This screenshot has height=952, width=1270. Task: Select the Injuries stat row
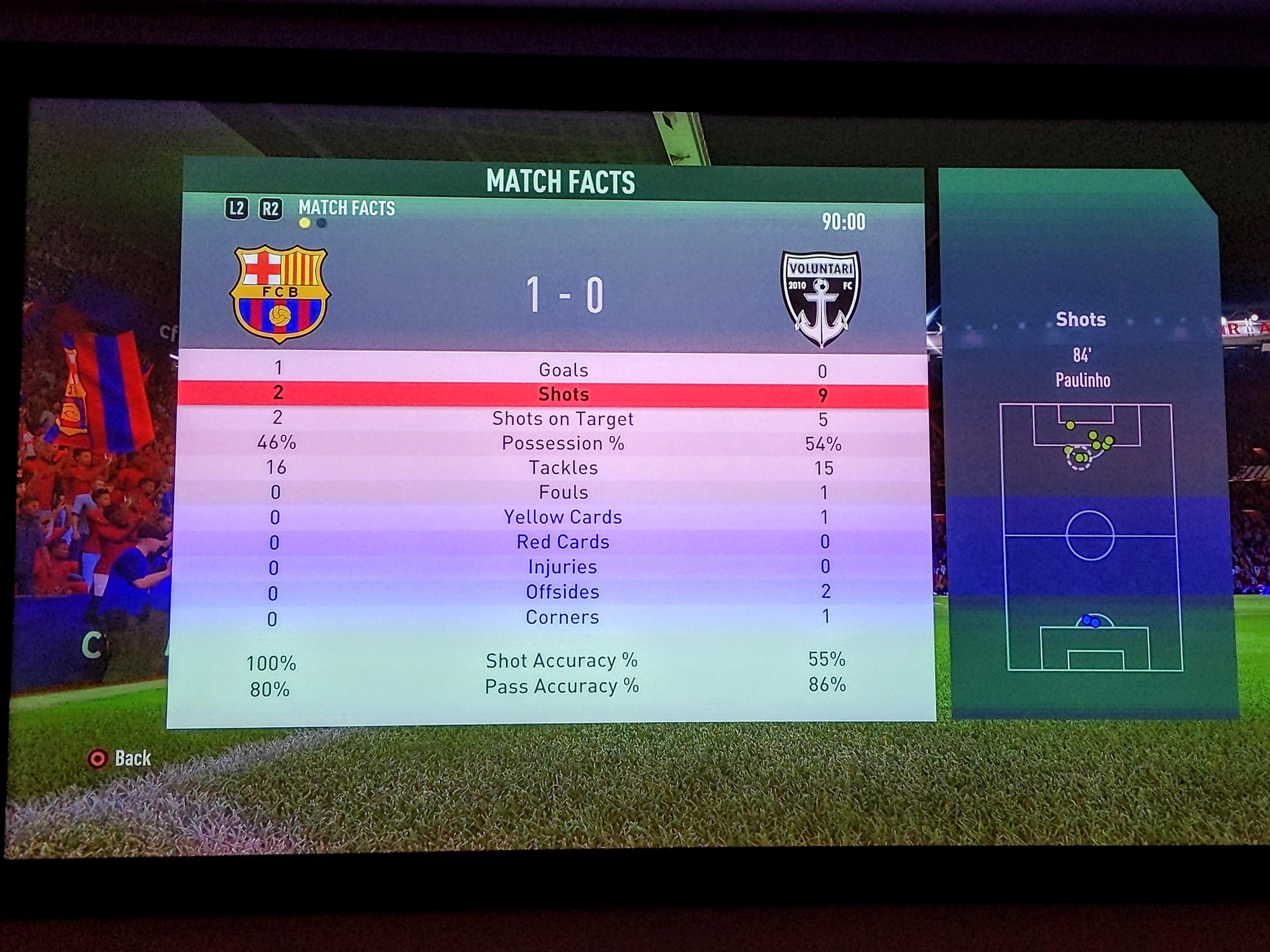click(x=562, y=567)
